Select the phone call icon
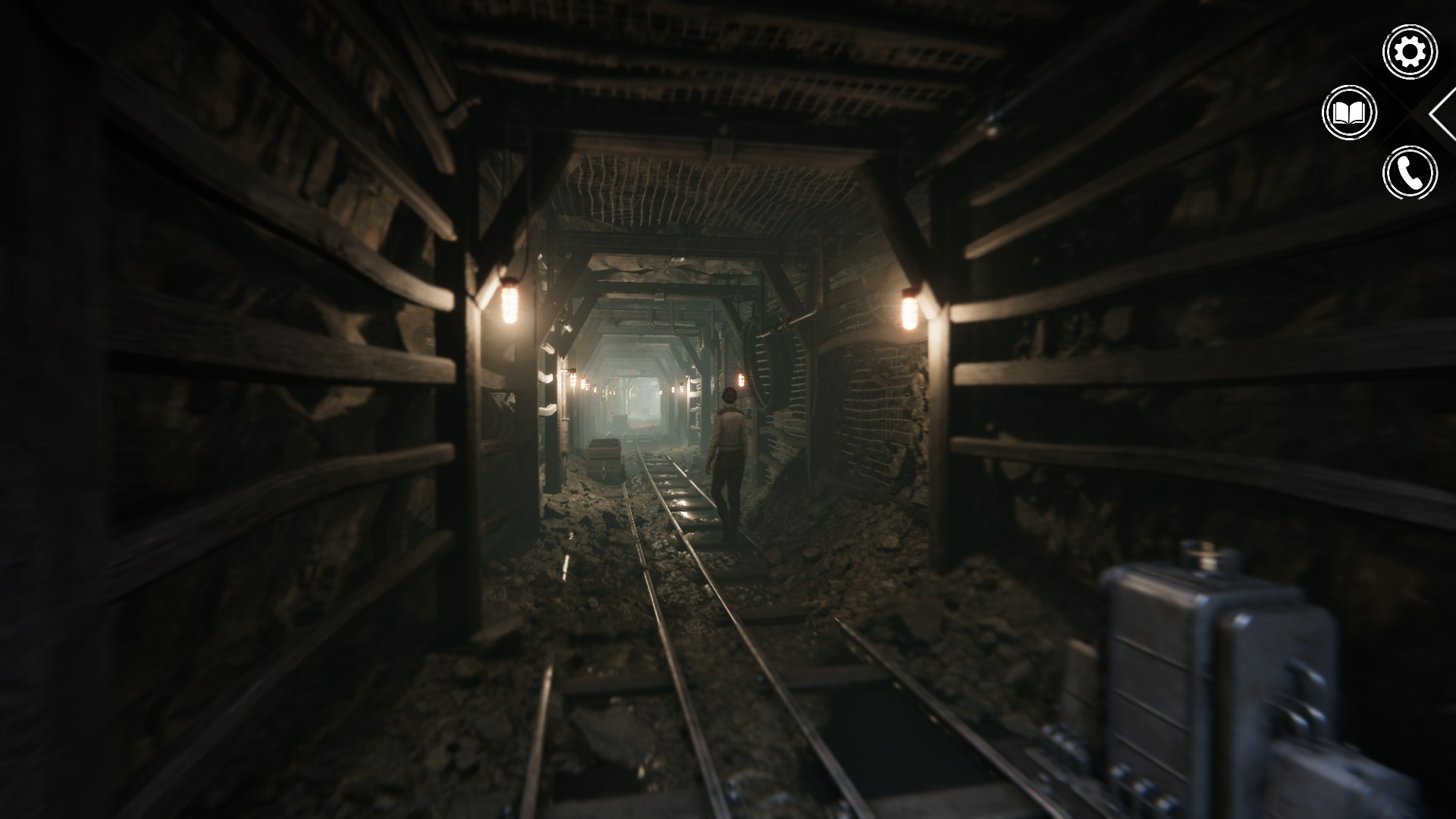 (1410, 174)
